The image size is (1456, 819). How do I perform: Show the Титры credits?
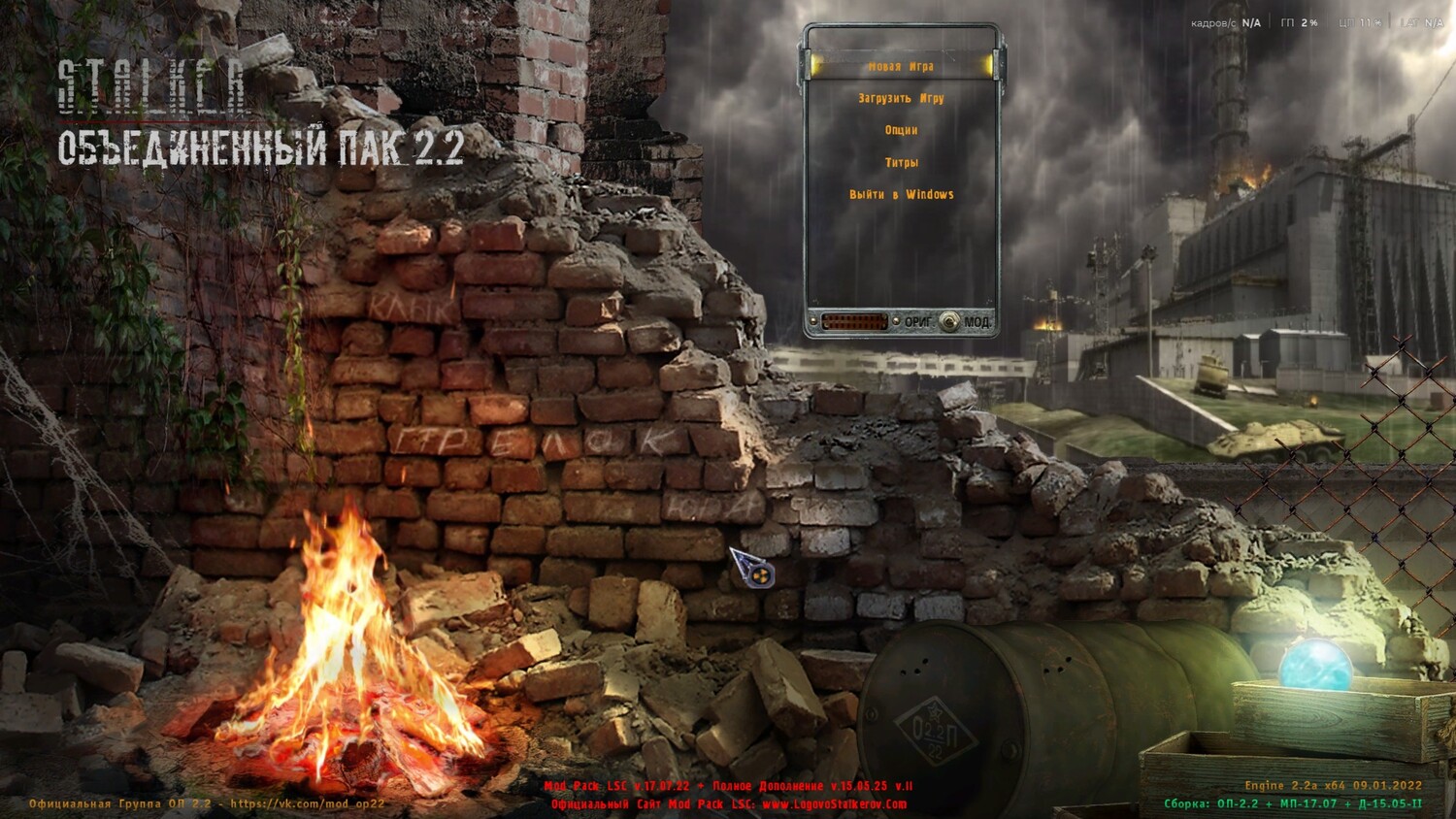[901, 162]
